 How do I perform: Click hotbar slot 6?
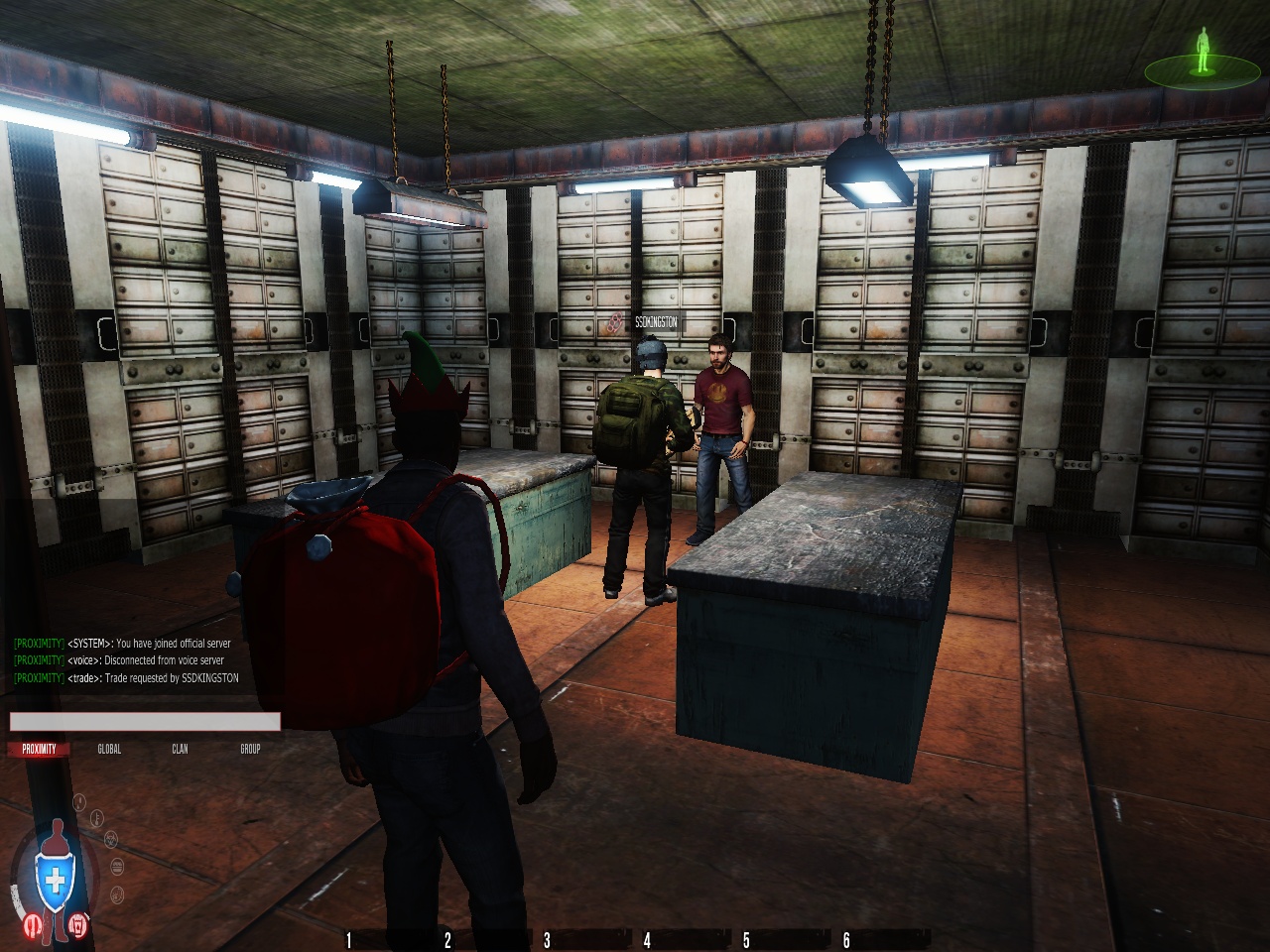[846, 940]
